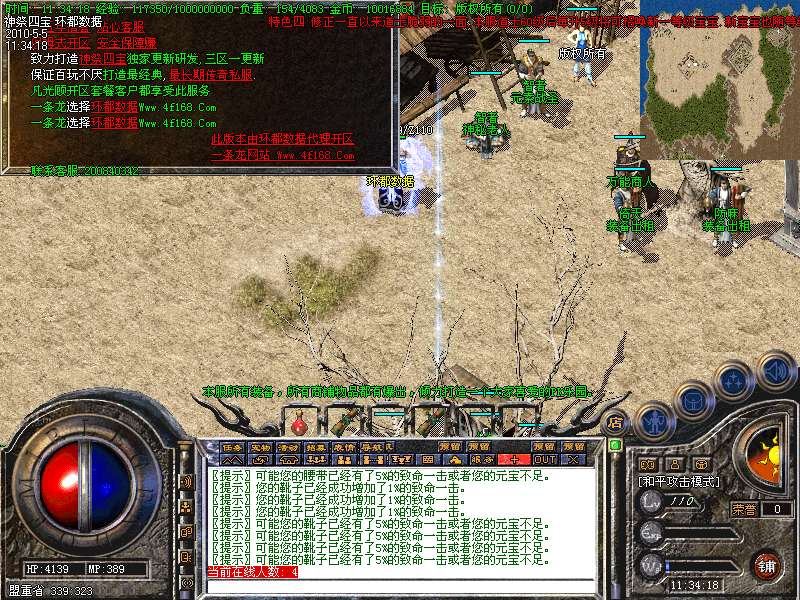The width and height of the screenshot is (800, 600).
Task: Open the 任务 quest button
Action: coord(232,447)
